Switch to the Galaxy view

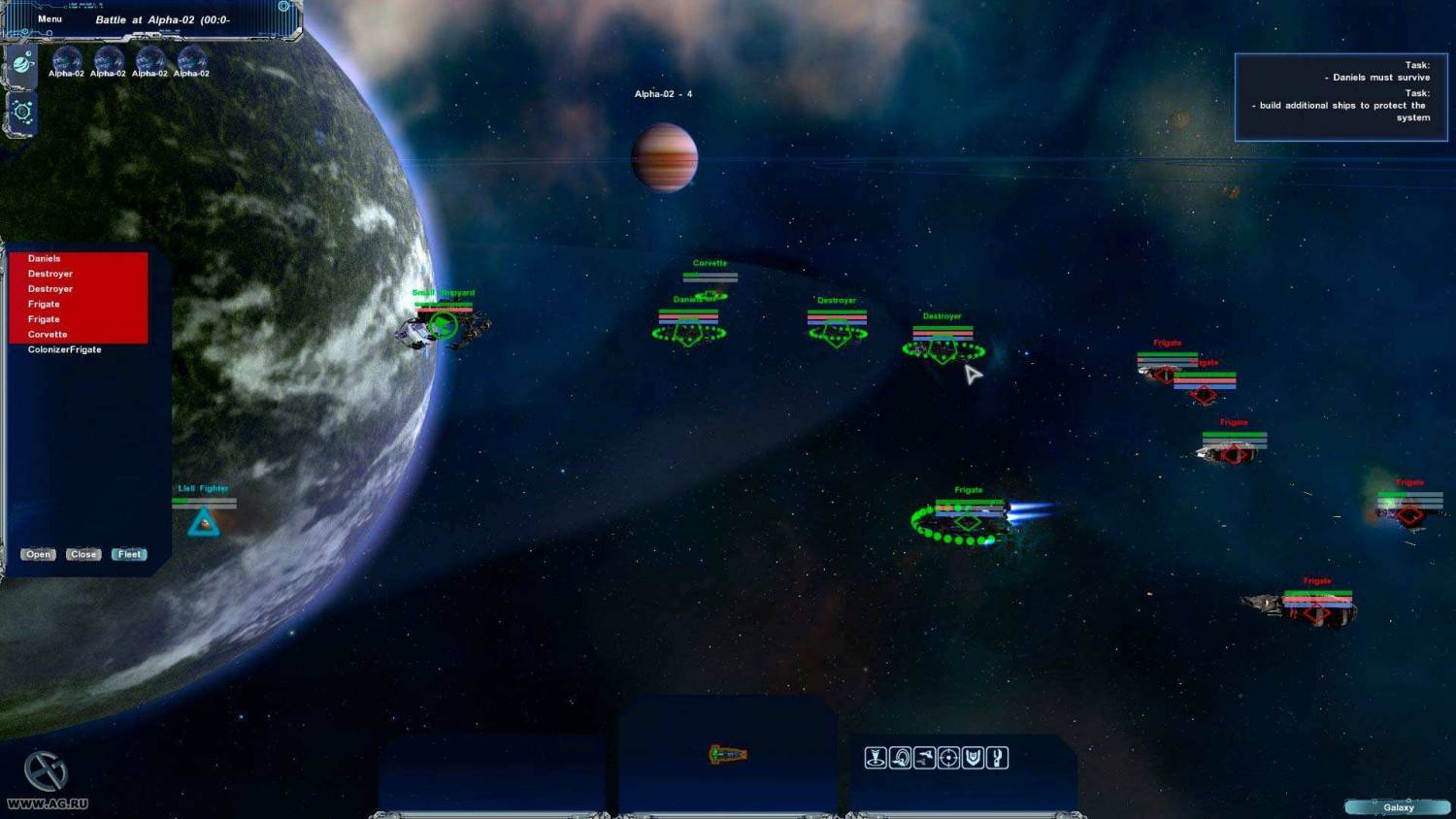click(x=1398, y=807)
